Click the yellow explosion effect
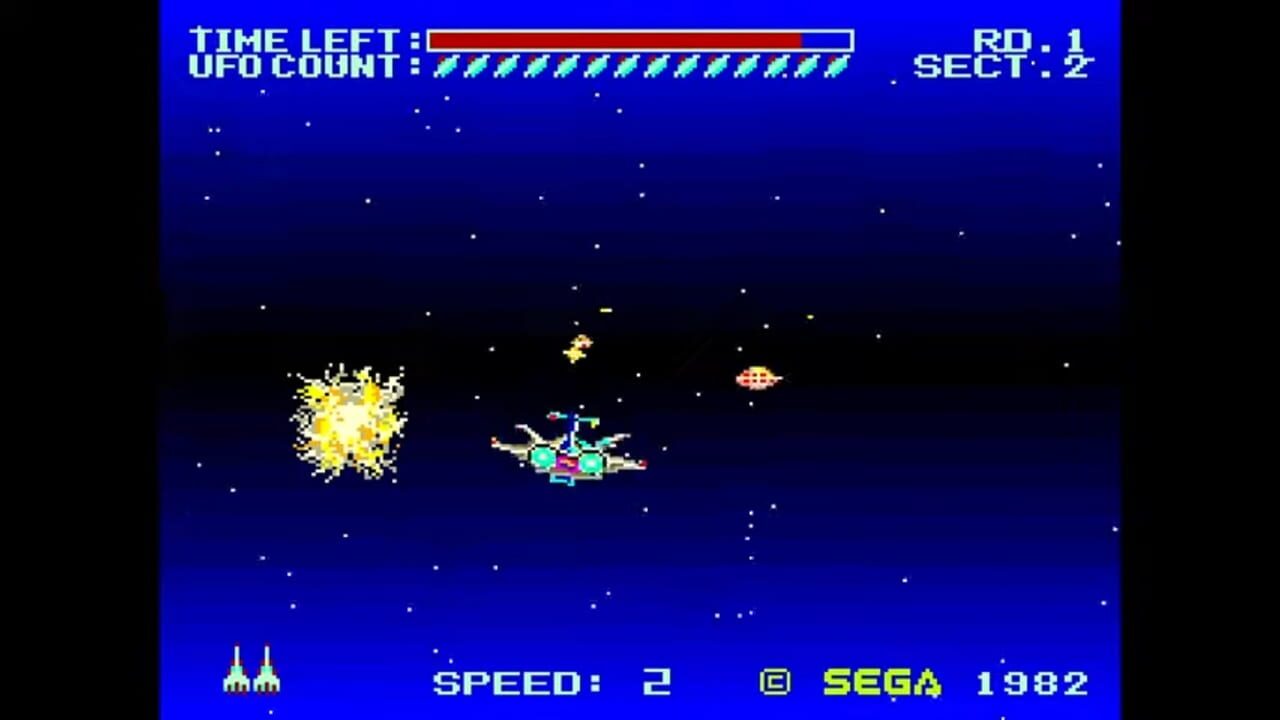The width and height of the screenshot is (1280, 720). (350, 420)
